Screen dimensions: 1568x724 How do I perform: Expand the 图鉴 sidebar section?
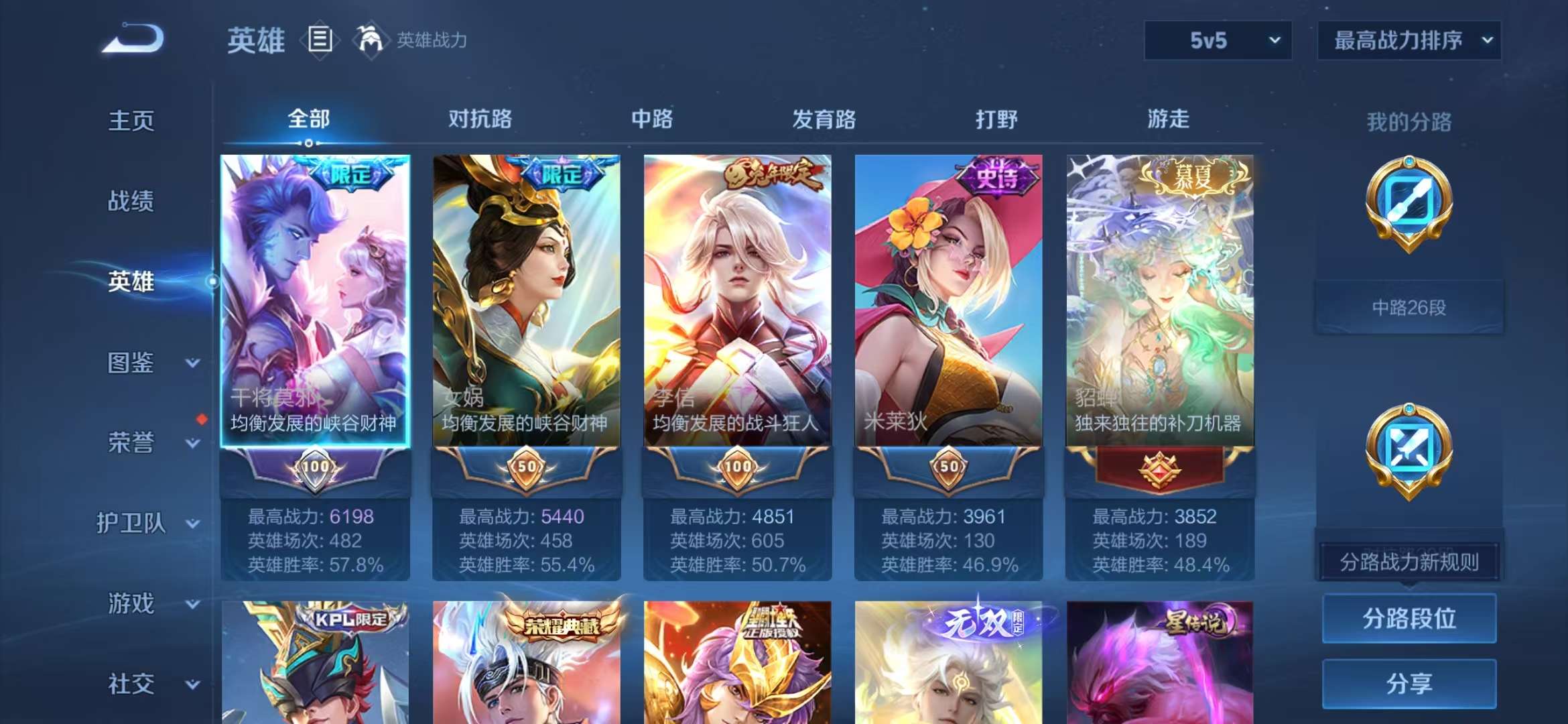coord(132,363)
